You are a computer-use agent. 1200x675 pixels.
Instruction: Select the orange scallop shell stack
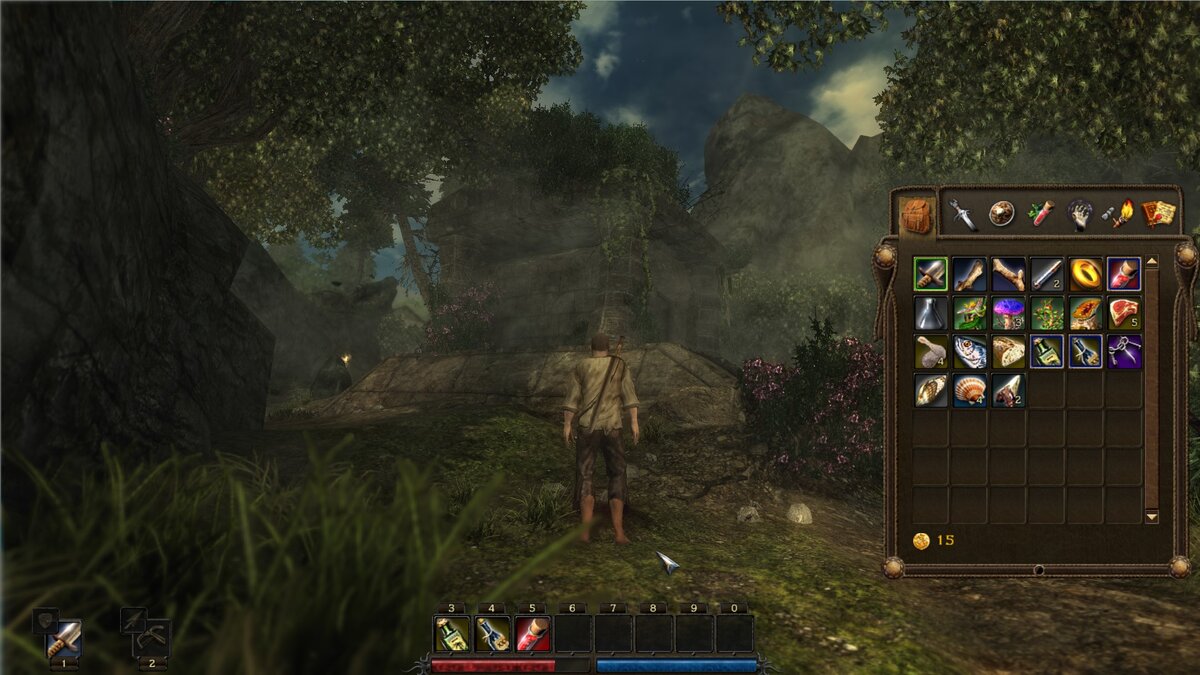click(x=969, y=390)
